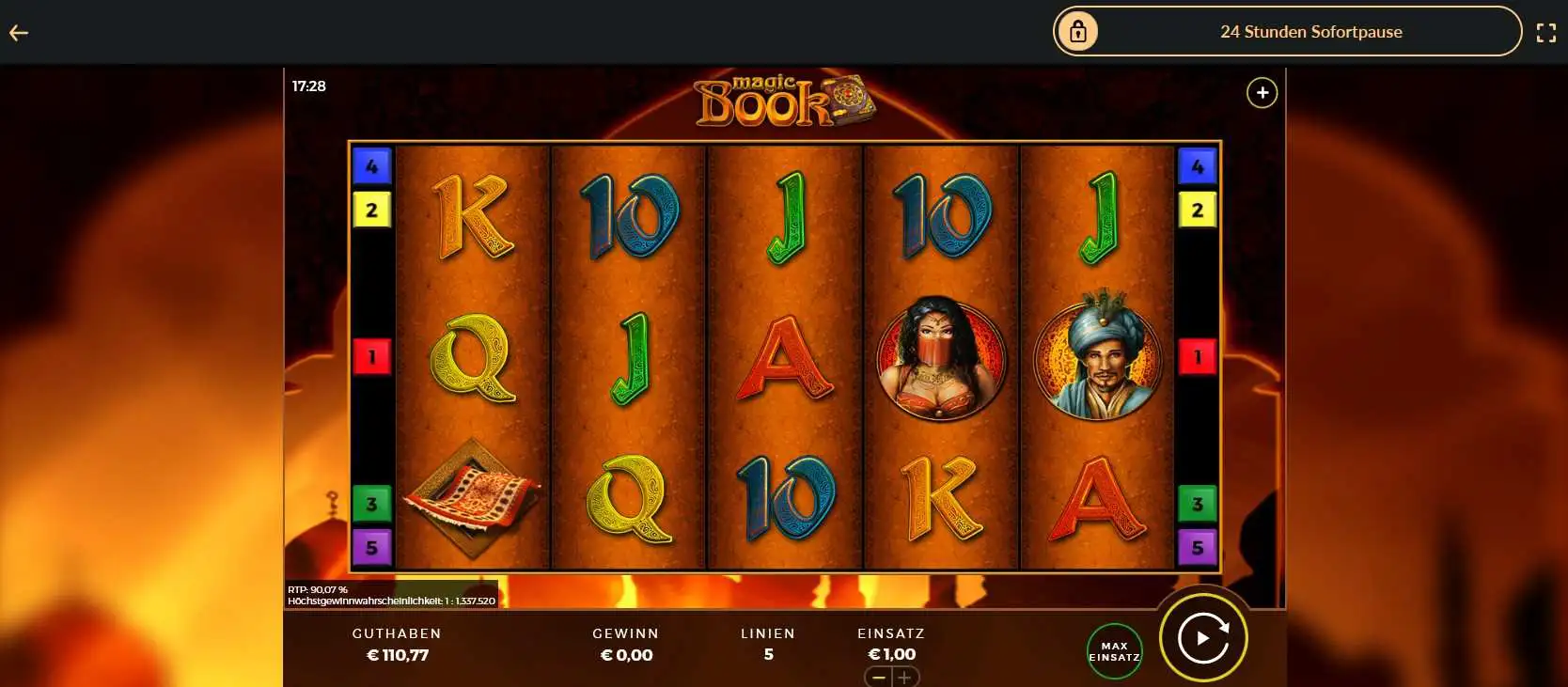Screen dimensions: 1568x687
Task: Decrease the bet using the minus stepper
Action: (x=878, y=676)
